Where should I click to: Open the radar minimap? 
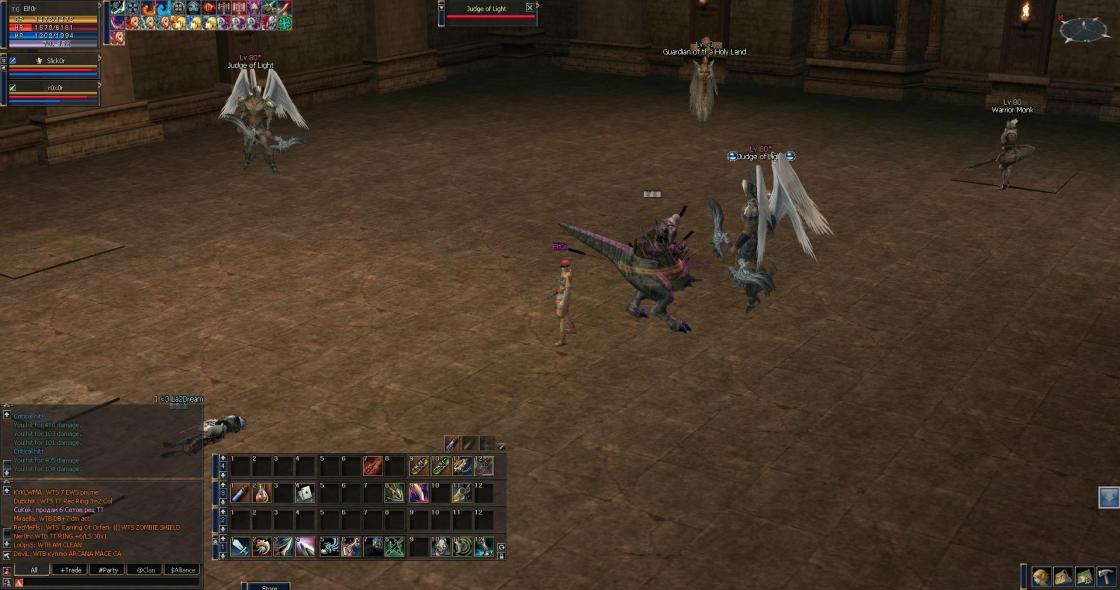click(x=1084, y=31)
